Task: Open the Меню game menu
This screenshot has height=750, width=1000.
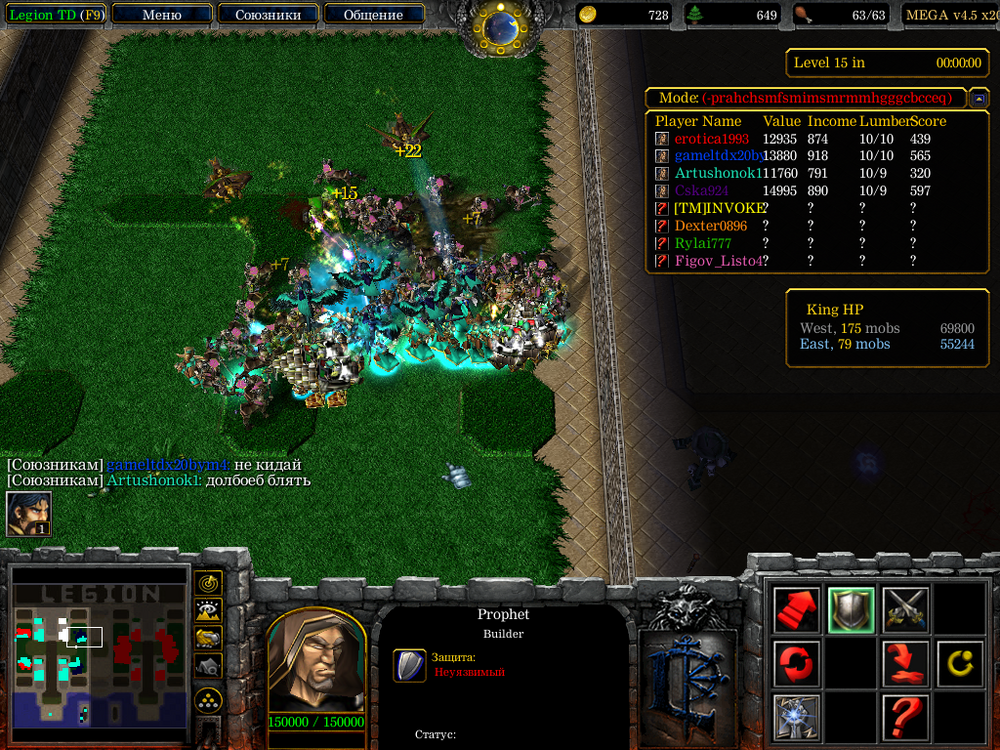Action: point(162,15)
